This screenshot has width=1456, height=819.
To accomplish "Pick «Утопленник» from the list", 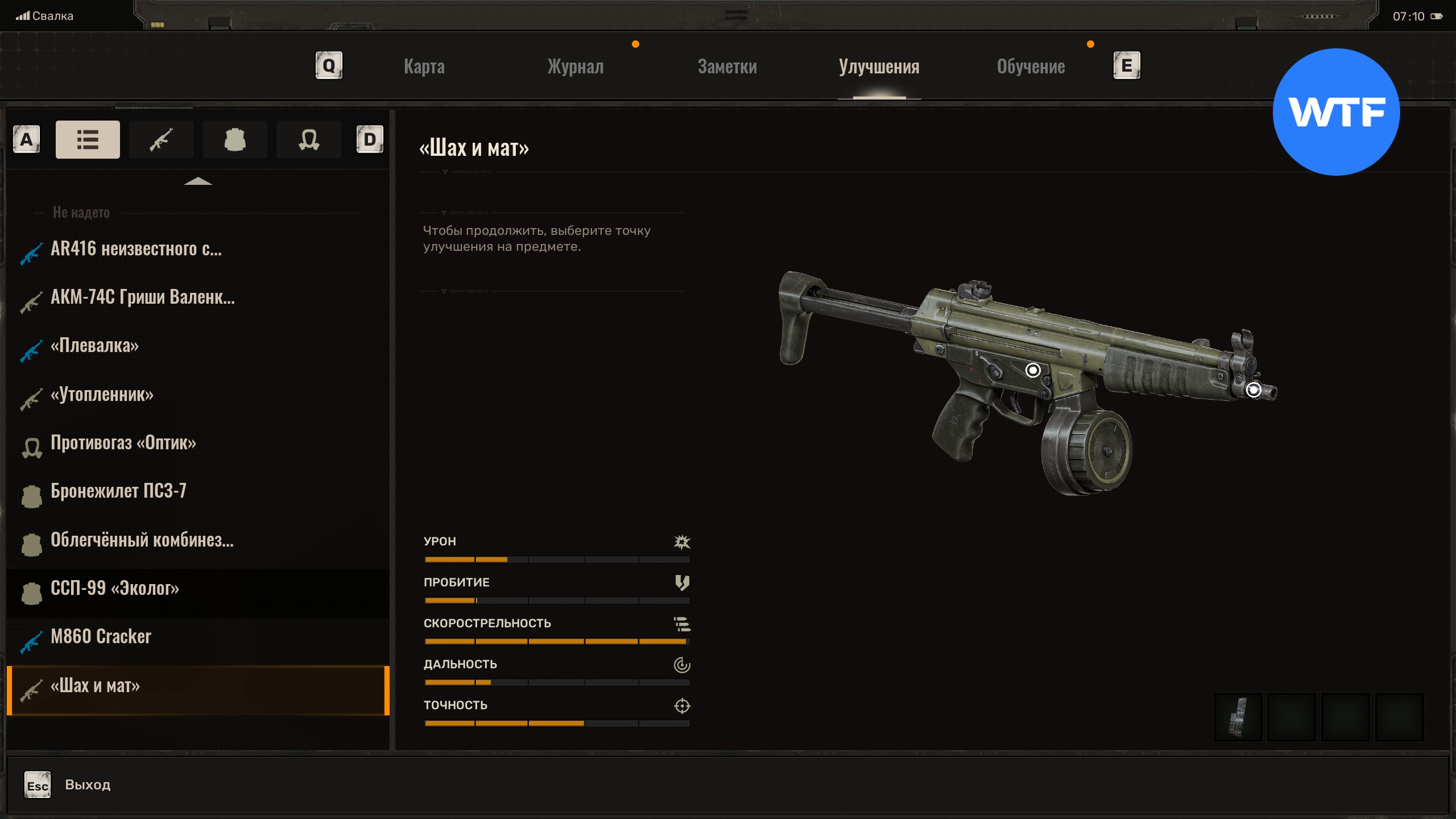I will click(102, 395).
